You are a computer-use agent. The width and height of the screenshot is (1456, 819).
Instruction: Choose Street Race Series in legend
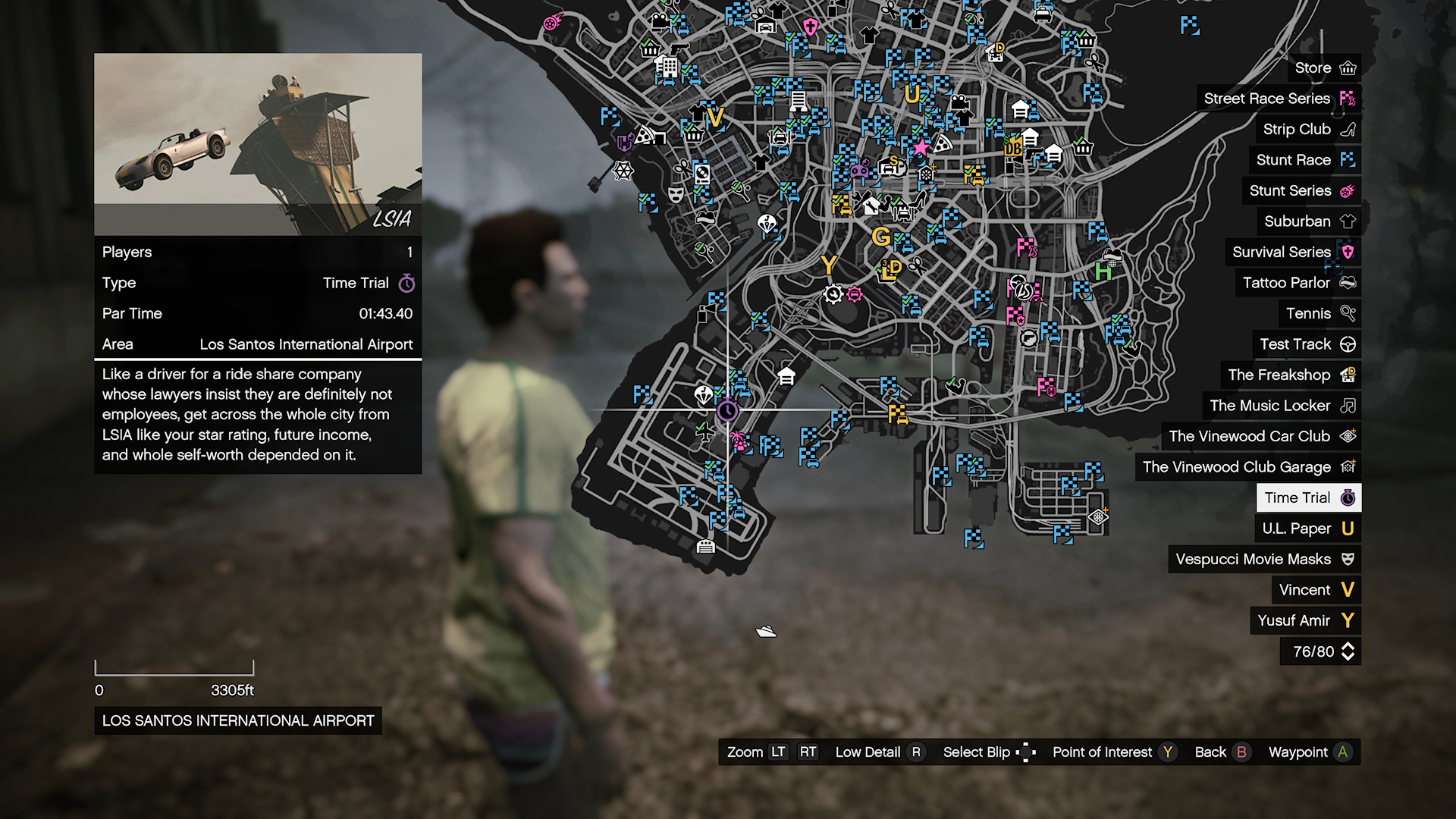tap(1279, 99)
